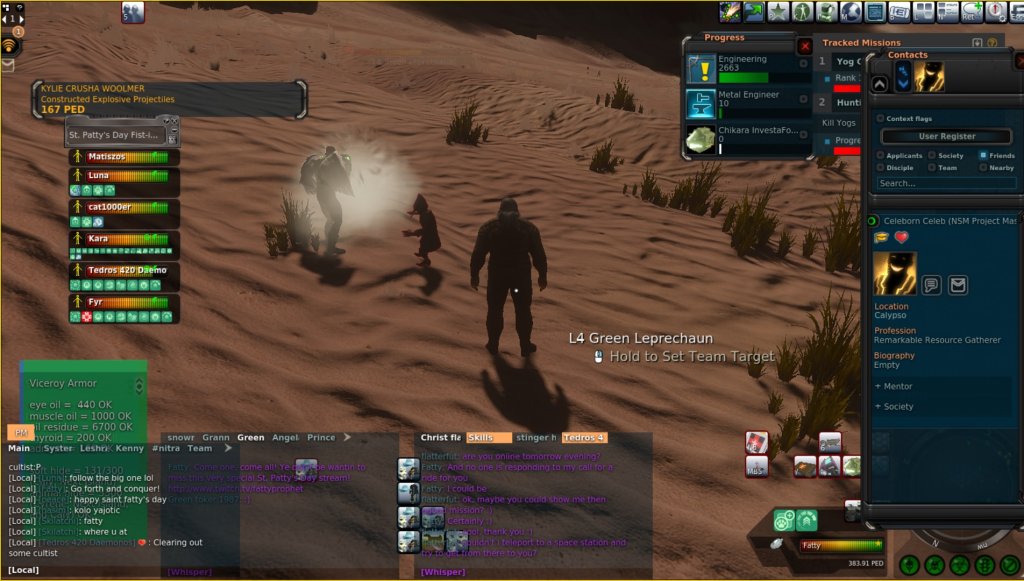Select the Friends contact filter
Viewport: 1024px width, 581px height.
tap(984, 155)
